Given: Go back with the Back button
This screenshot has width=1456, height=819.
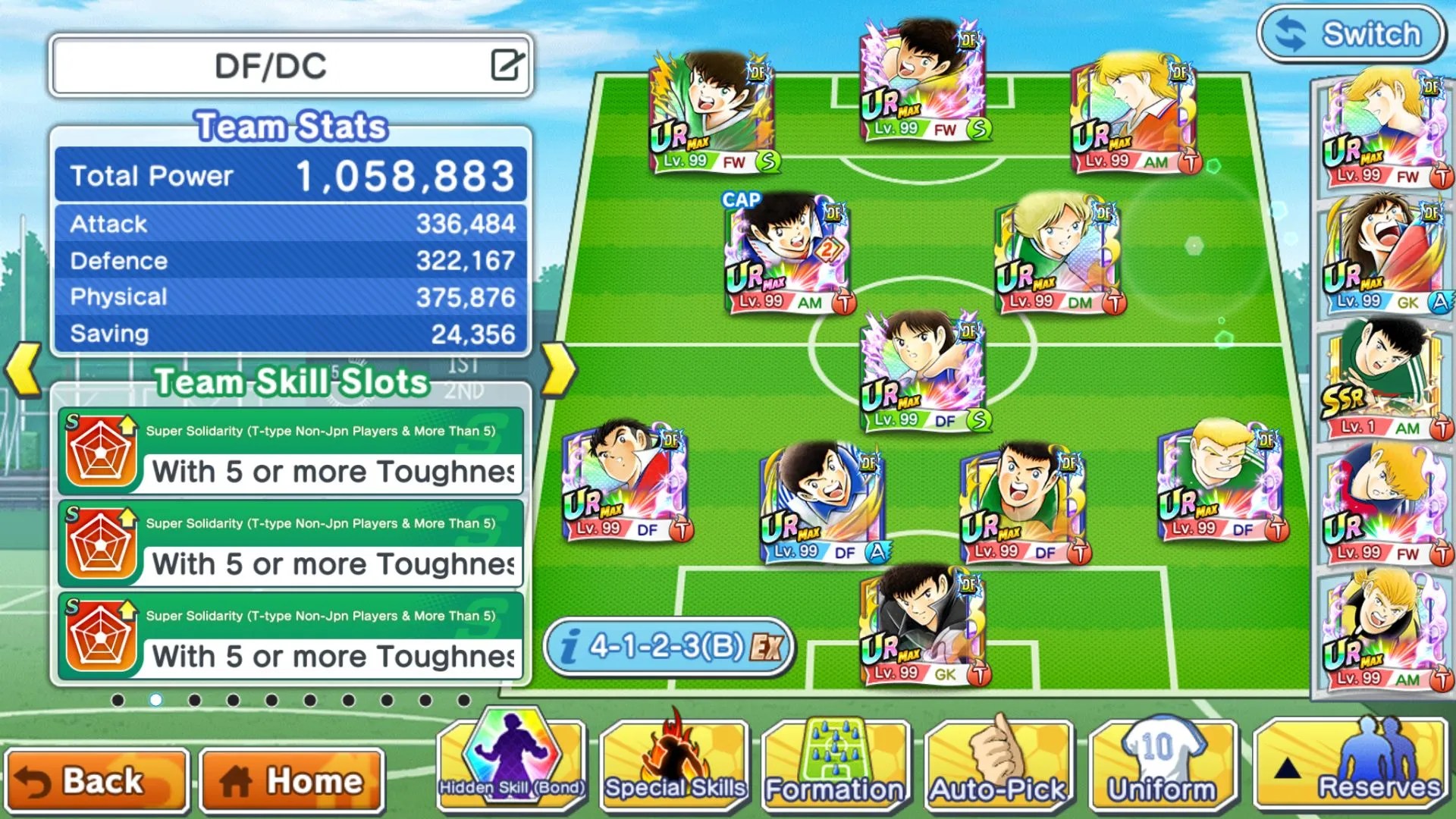Looking at the screenshot, I should coord(96,781).
